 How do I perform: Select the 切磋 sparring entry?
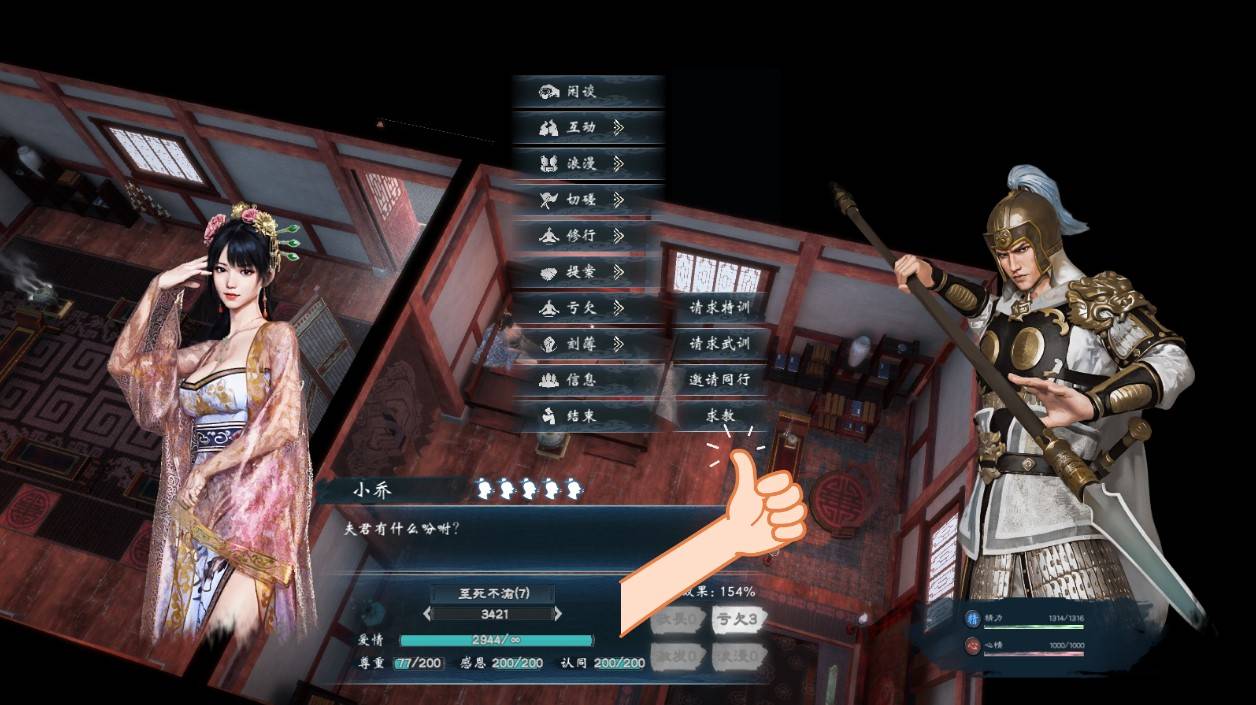tap(588, 199)
